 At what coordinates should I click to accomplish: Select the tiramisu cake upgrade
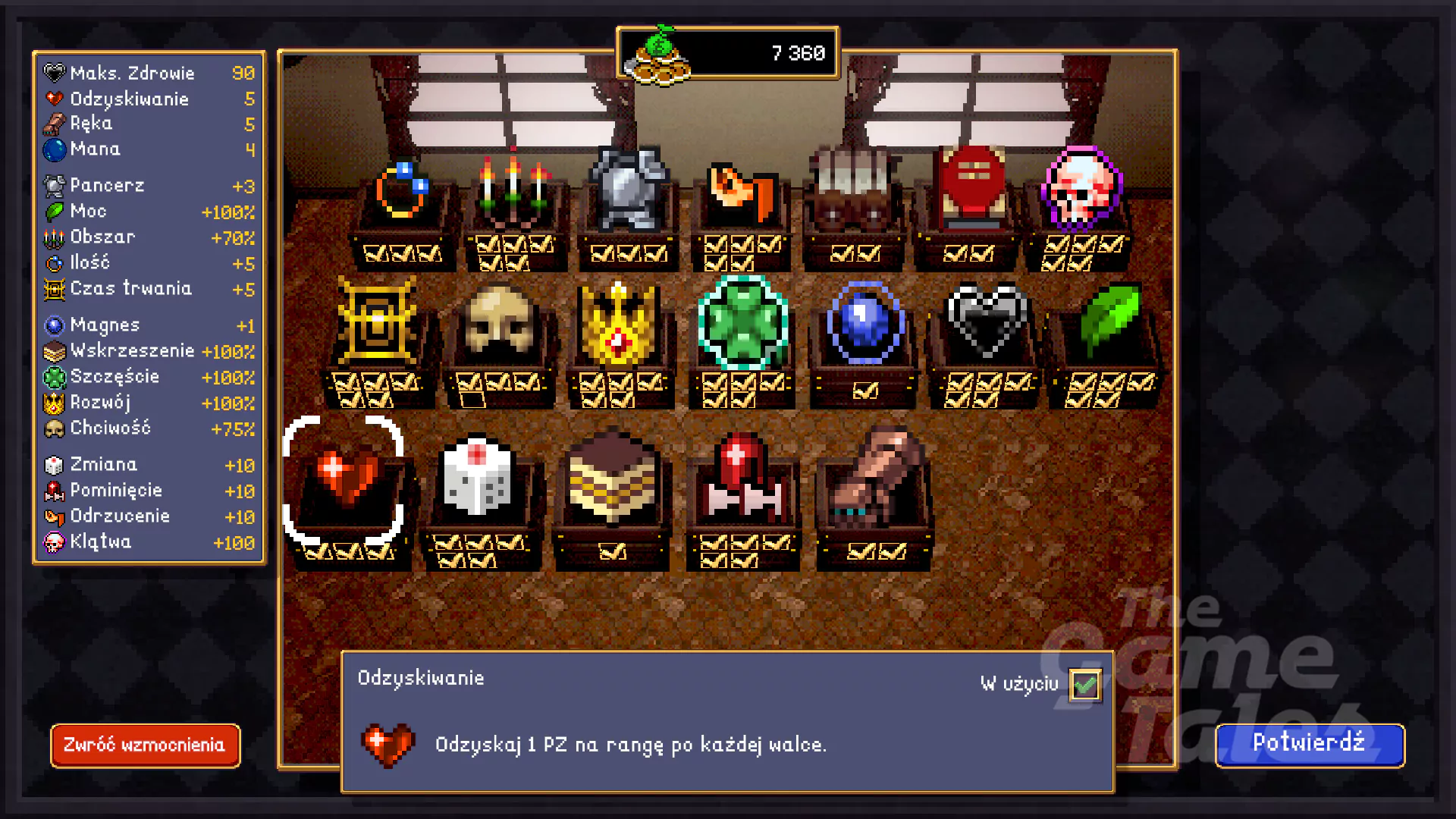pos(612,479)
